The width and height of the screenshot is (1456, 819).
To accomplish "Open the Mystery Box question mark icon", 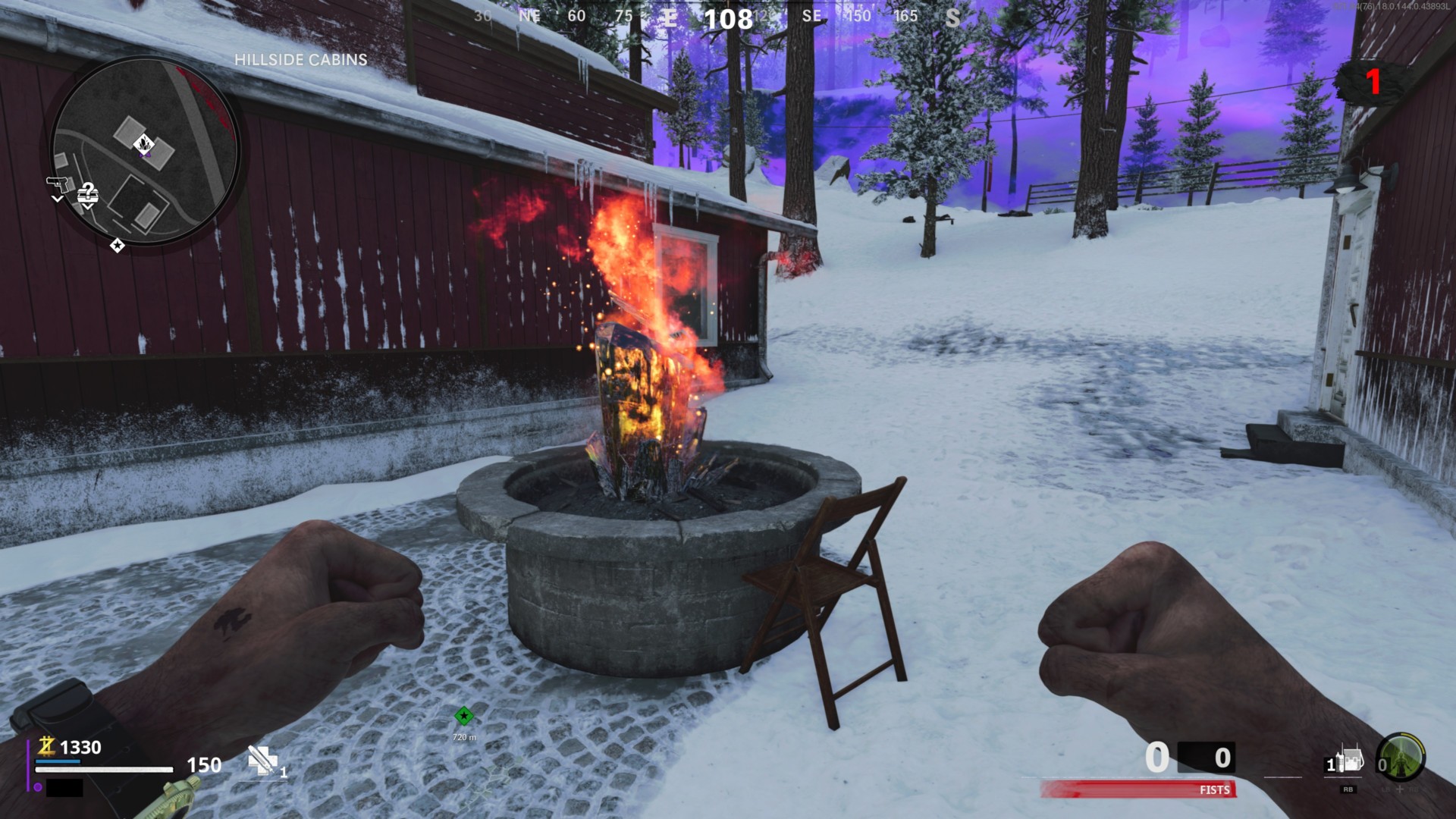I will (88, 194).
